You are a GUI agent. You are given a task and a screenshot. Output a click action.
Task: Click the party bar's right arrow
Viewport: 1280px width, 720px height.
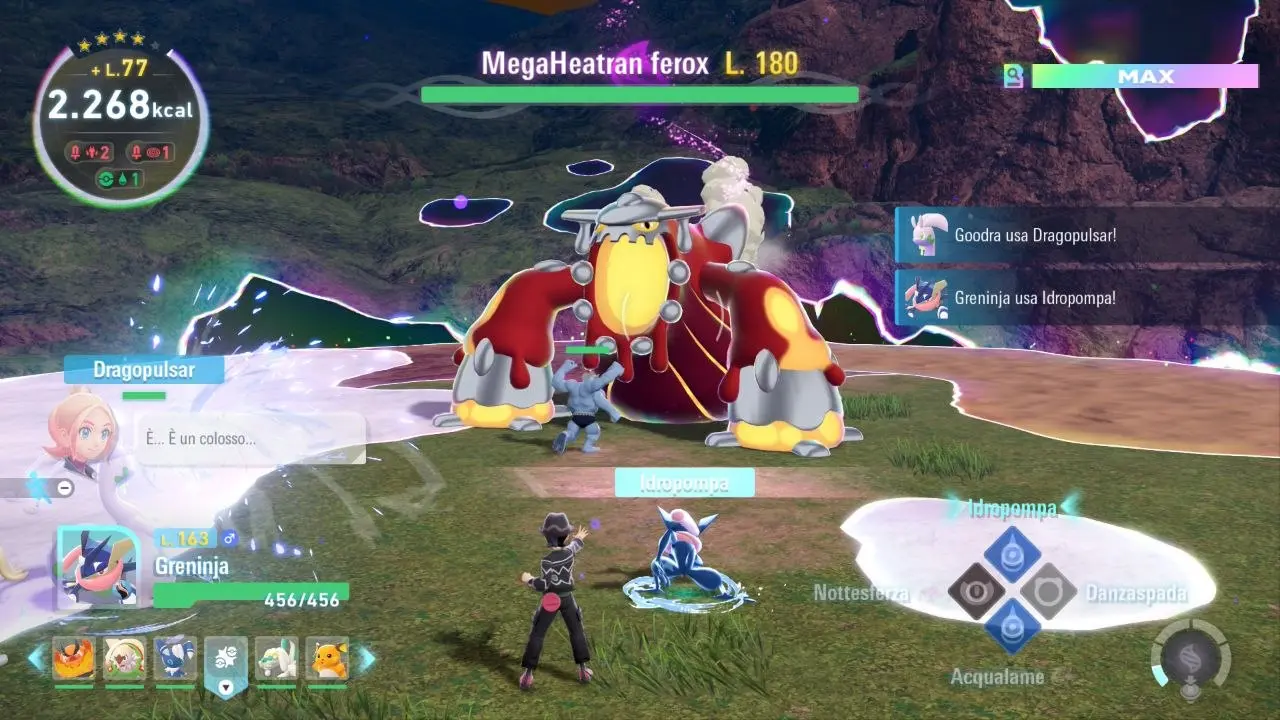(367, 659)
